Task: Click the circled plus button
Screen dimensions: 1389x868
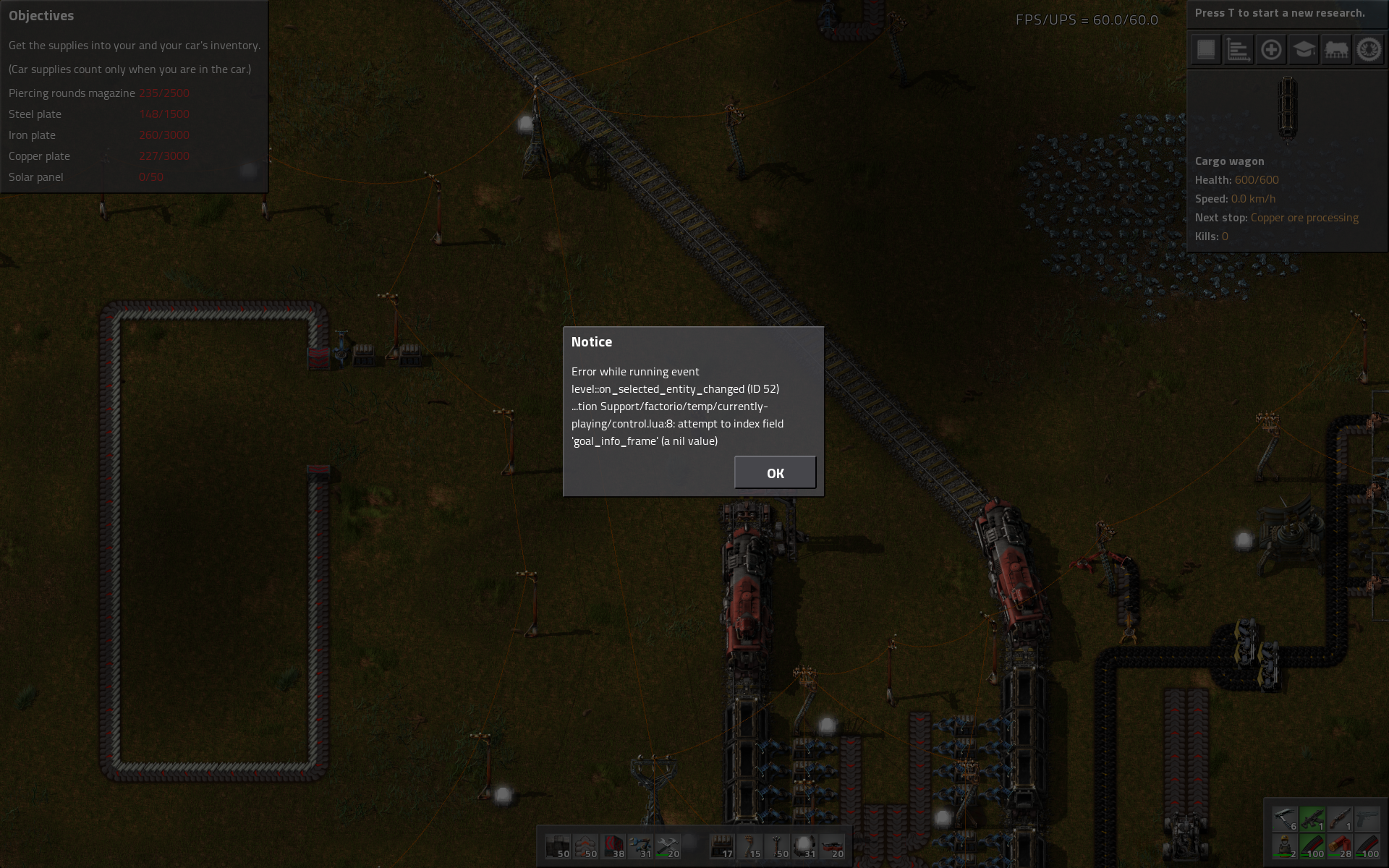Action: (1271, 50)
